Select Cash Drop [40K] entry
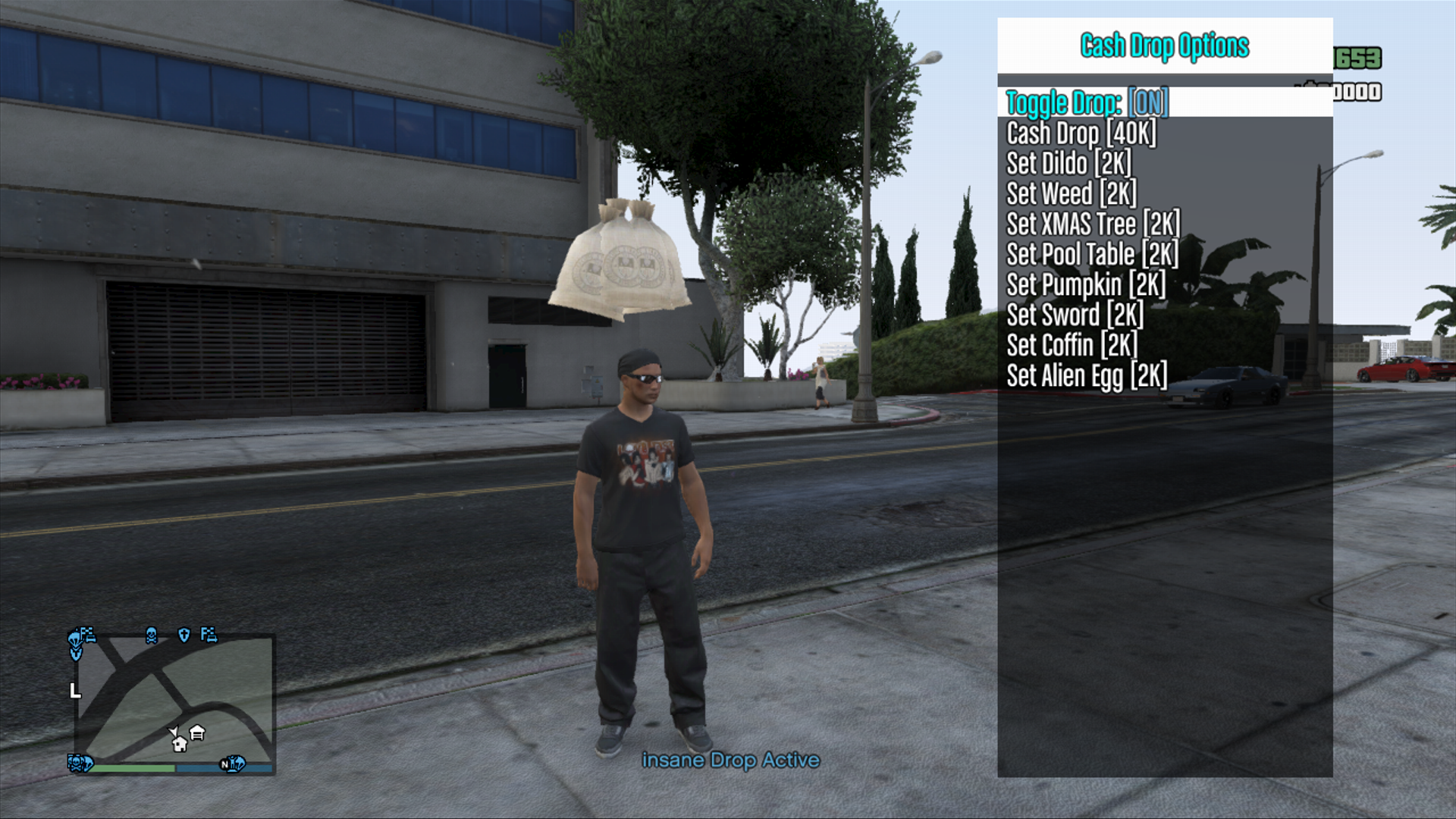 pos(1081,133)
